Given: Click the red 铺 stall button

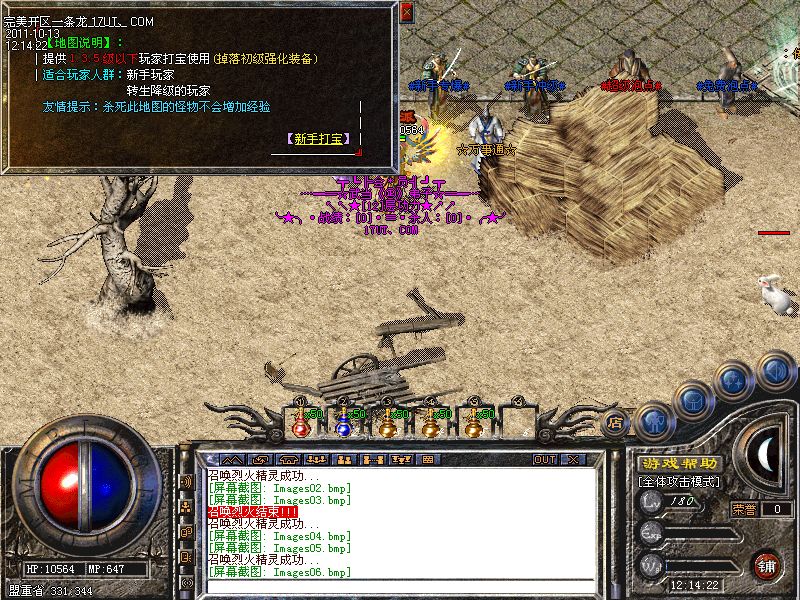Looking at the screenshot, I should coord(766,564).
